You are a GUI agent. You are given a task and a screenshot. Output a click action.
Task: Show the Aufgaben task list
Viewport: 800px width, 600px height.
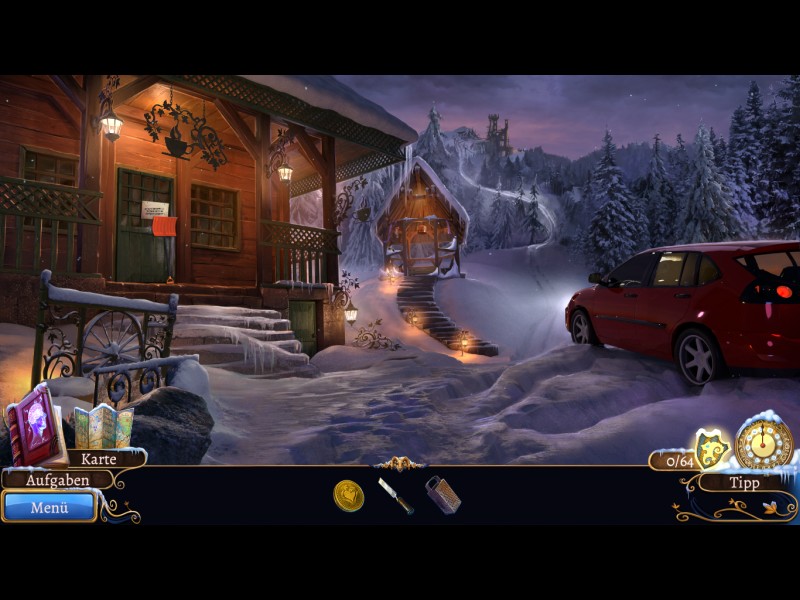click(x=57, y=480)
